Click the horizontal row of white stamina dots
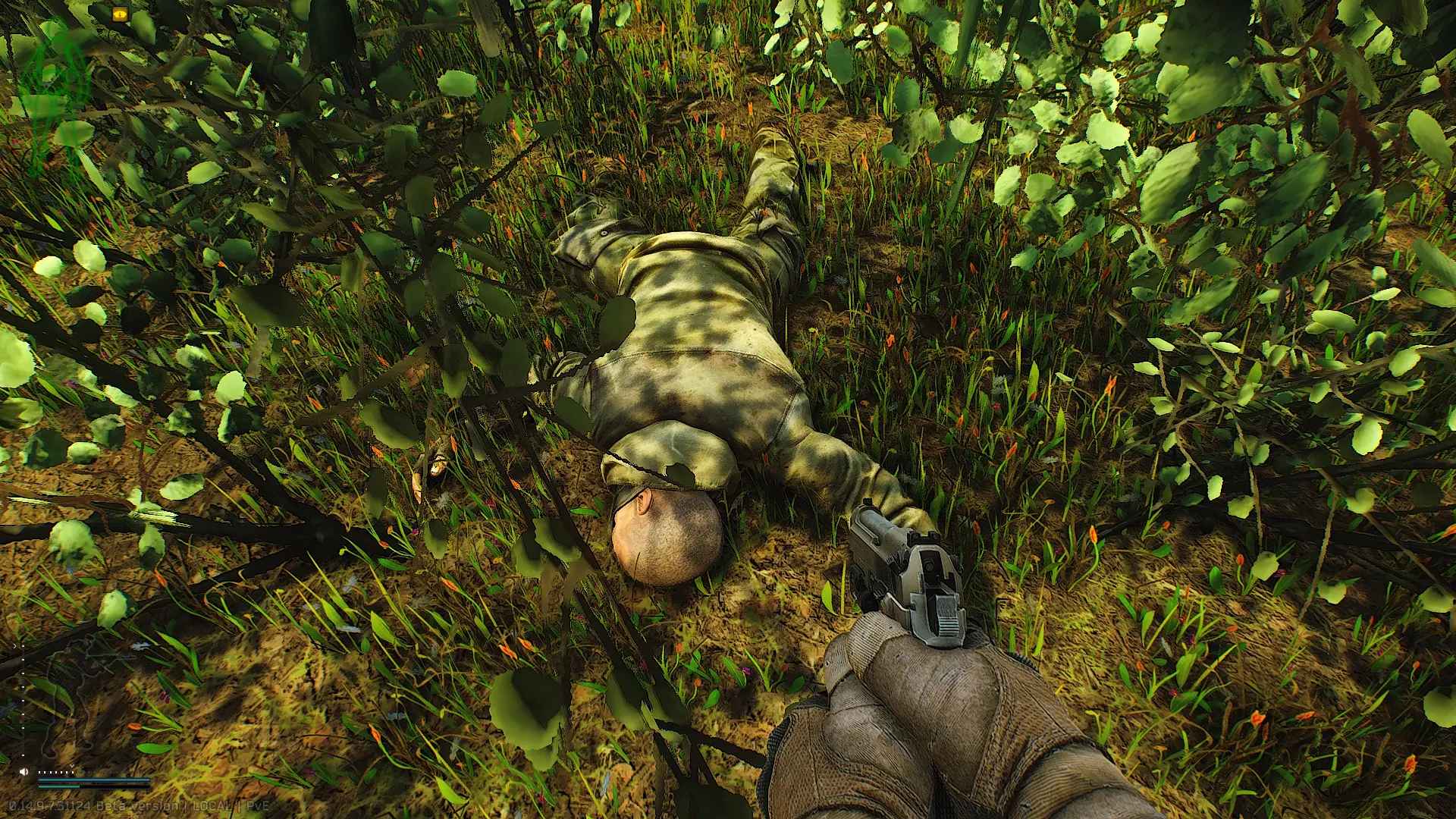This screenshot has height=819, width=1456. coord(55,772)
